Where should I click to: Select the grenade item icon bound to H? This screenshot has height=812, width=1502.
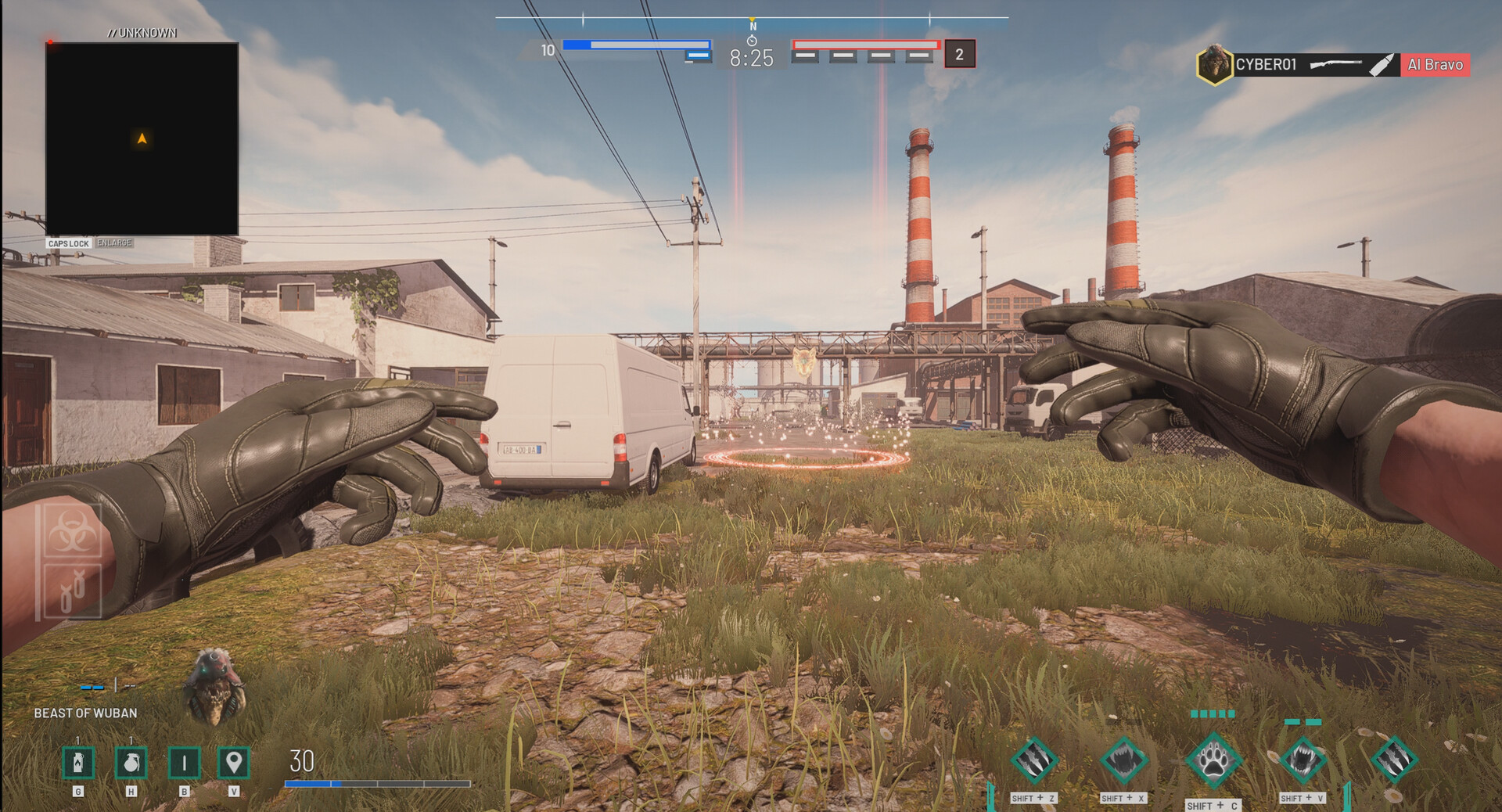(130, 763)
